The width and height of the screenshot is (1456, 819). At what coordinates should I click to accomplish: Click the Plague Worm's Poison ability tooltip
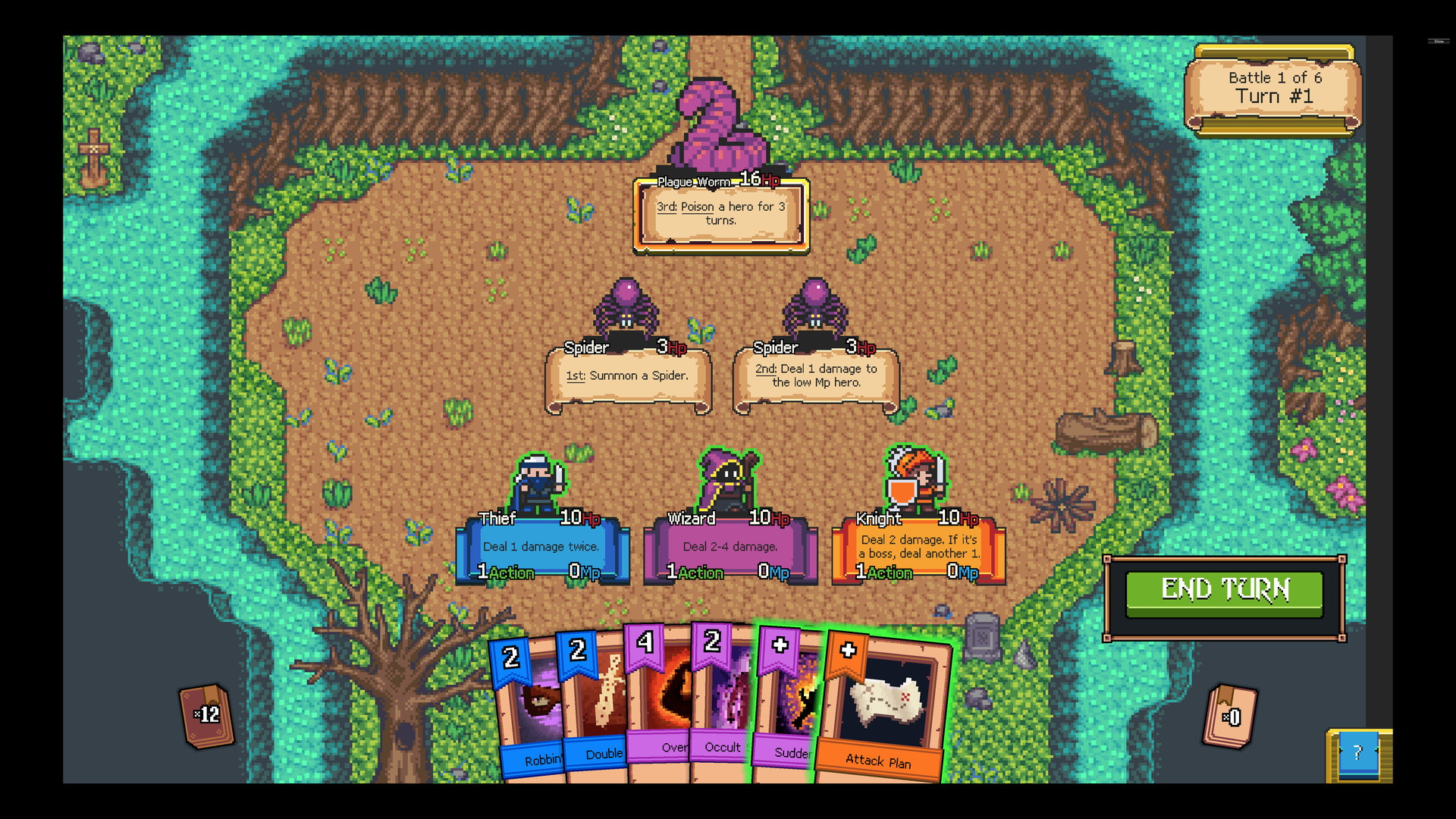(720, 215)
